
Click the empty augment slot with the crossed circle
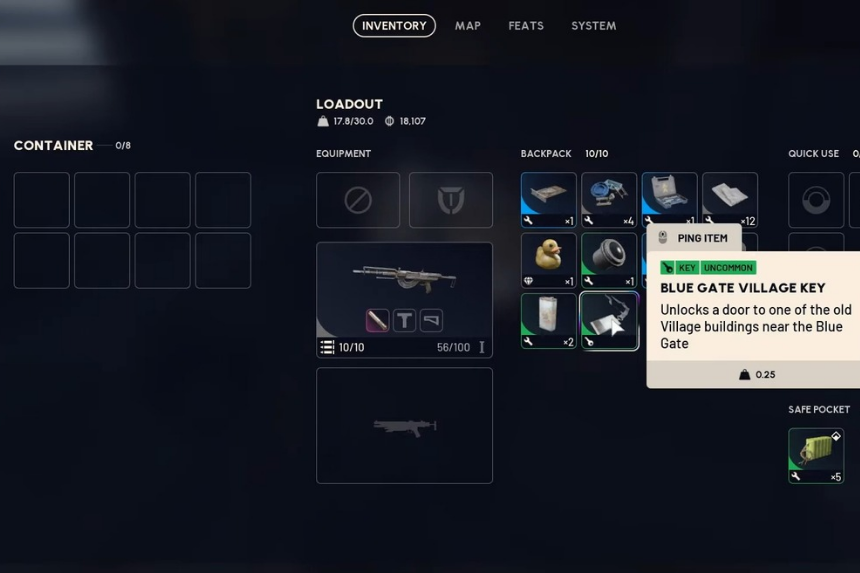358,200
